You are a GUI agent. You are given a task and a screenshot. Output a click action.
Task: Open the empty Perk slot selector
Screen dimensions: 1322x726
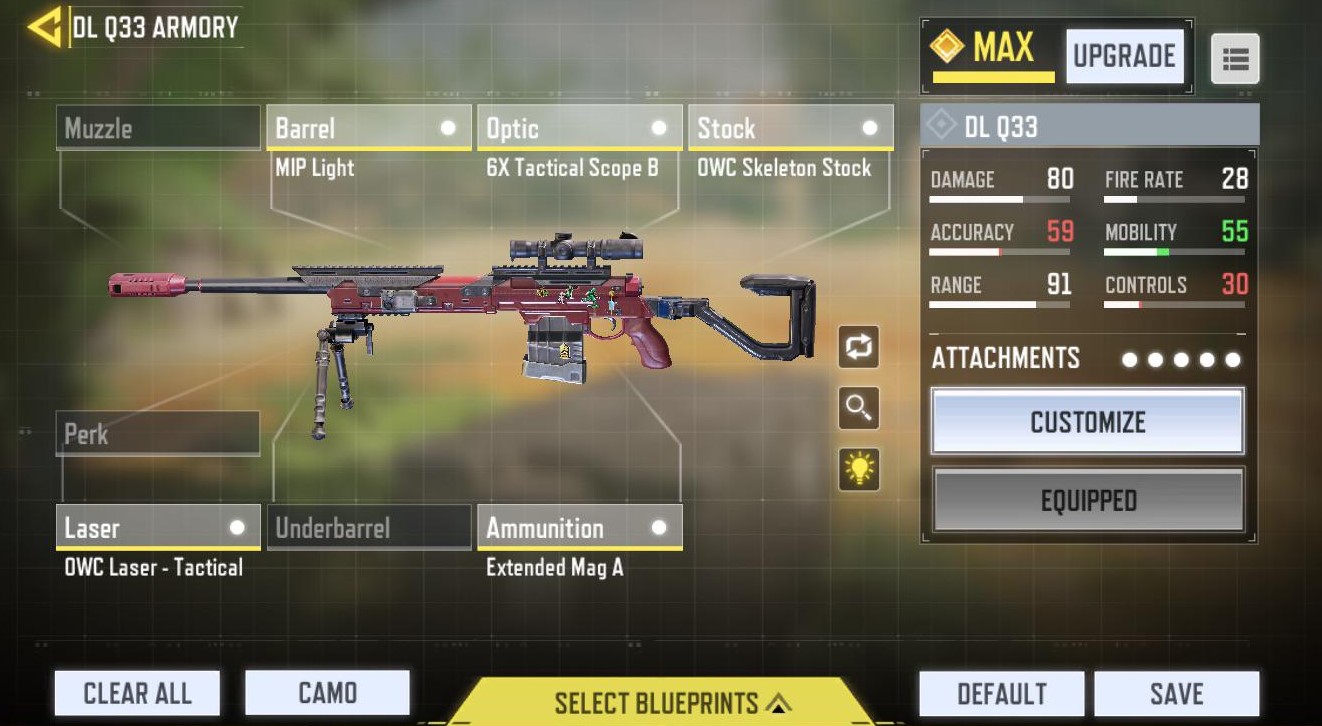[x=157, y=434]
